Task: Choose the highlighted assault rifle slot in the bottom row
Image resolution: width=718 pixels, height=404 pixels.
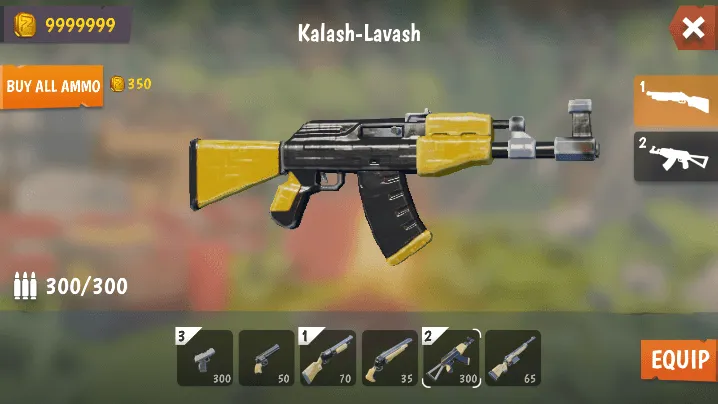Action: (x=451, y=358)
